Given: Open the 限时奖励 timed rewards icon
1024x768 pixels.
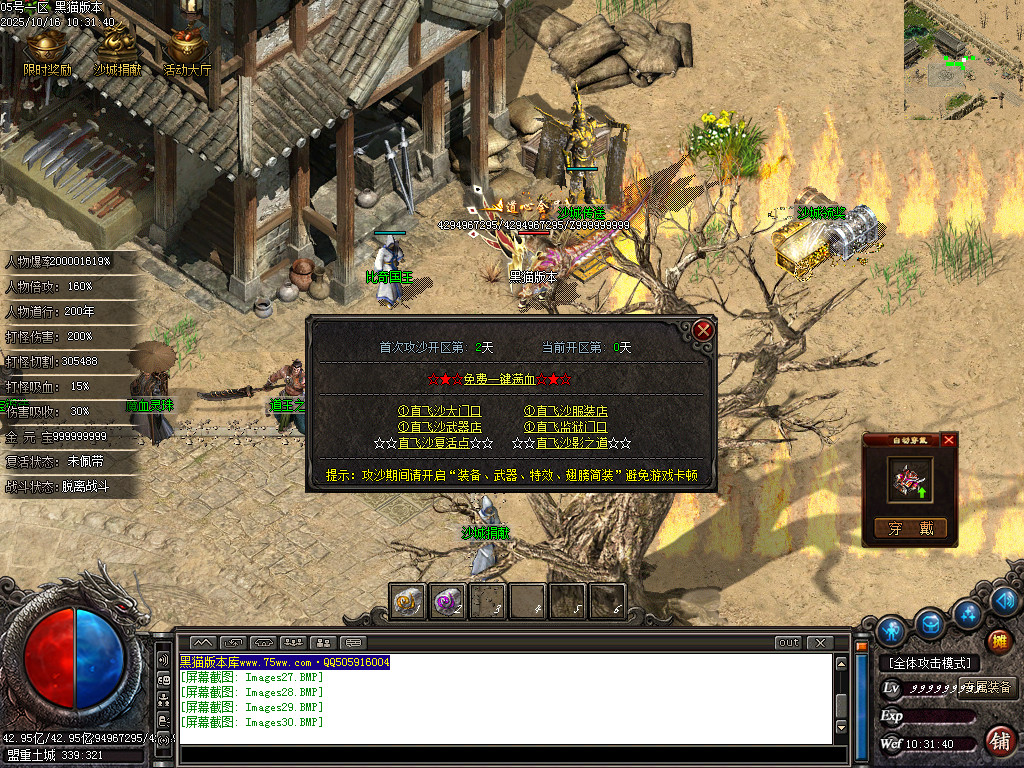Looking at the screenshot, I should click(x=47, y=50).
